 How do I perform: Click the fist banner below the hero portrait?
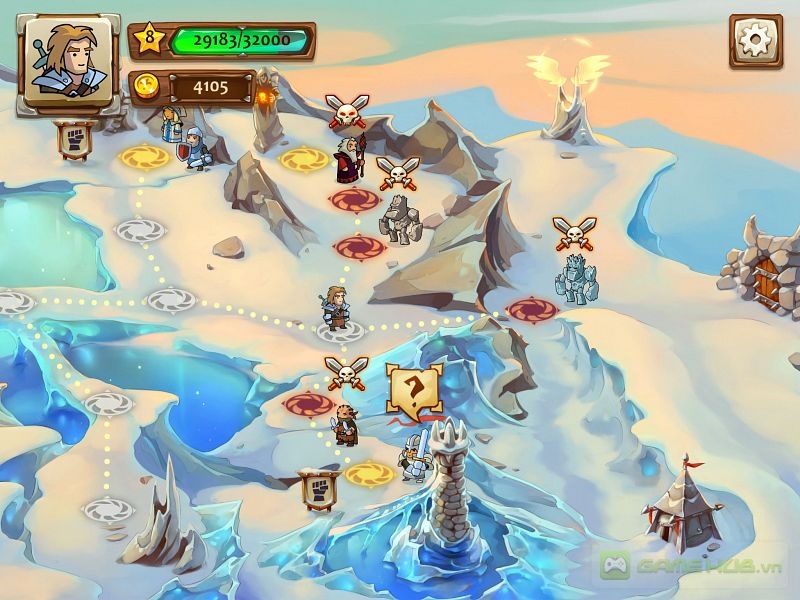point(75,140)
